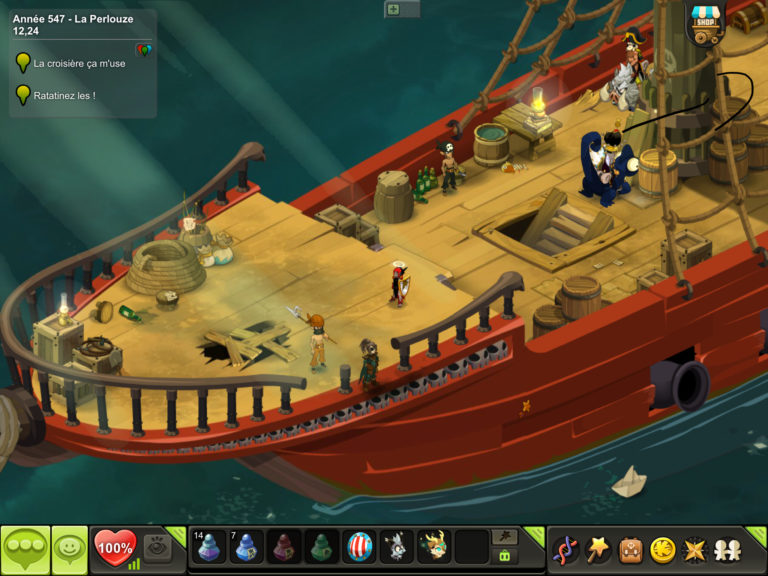
Task: Switch shortcut bar to spells wand tab
Action: (x=505, y=537)
